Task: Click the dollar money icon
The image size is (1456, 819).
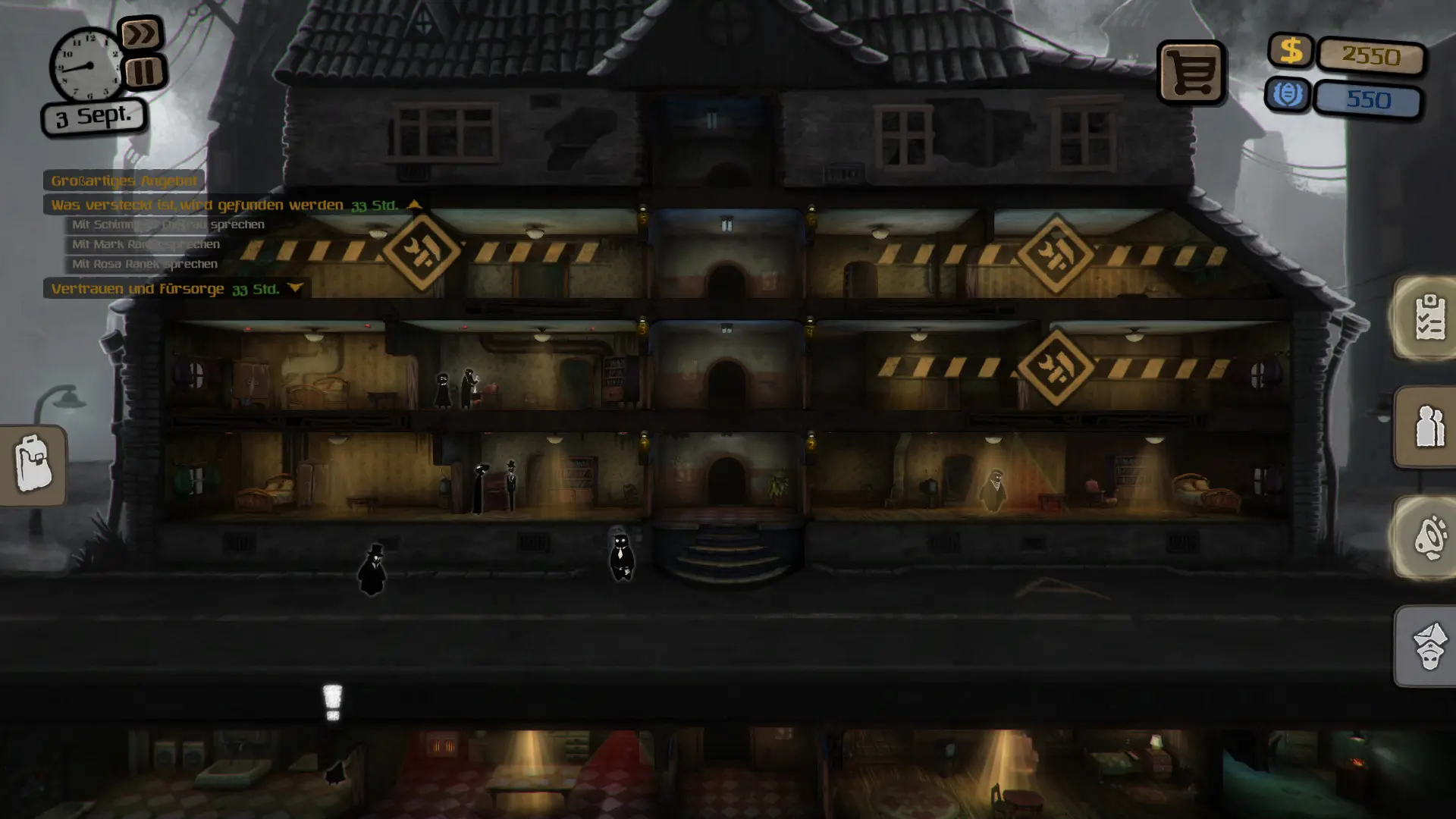Action: coord(1291,51)
